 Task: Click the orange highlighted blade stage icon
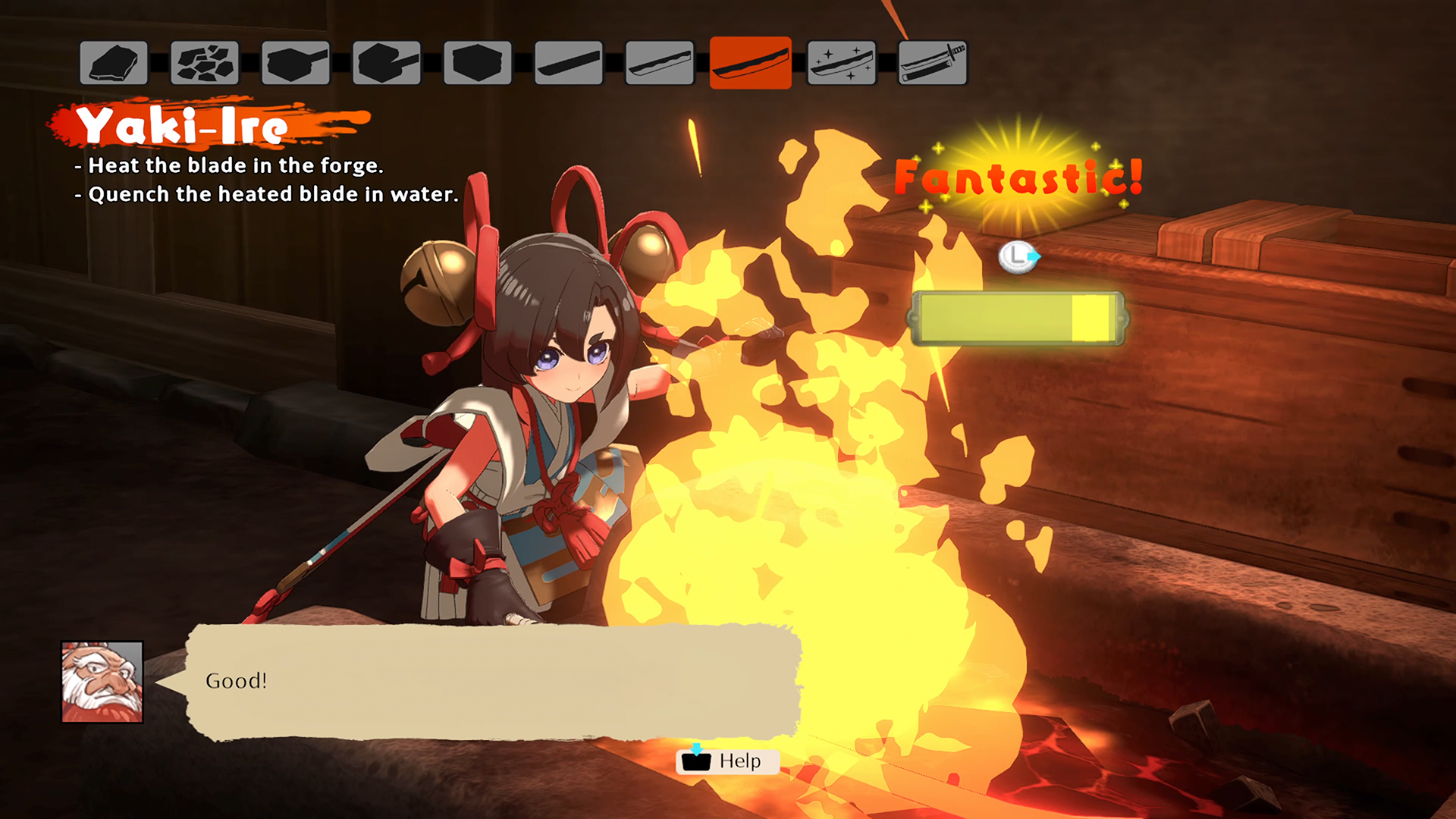click(x=751, y=62)
